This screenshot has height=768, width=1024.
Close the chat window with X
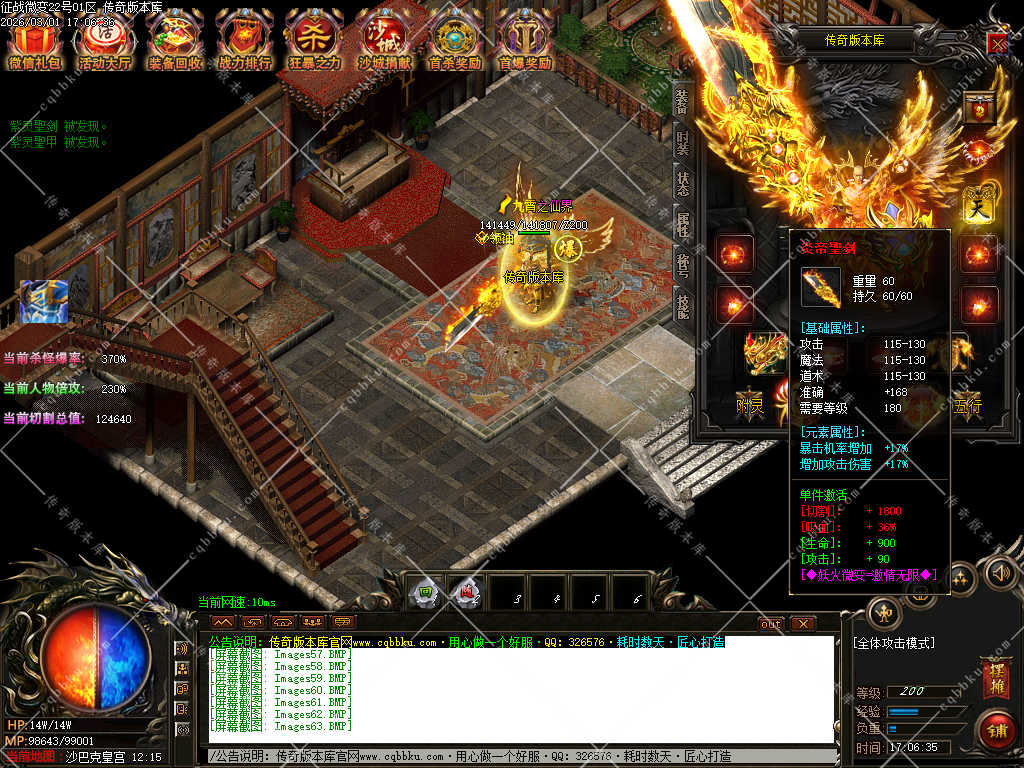click(802, 623)
